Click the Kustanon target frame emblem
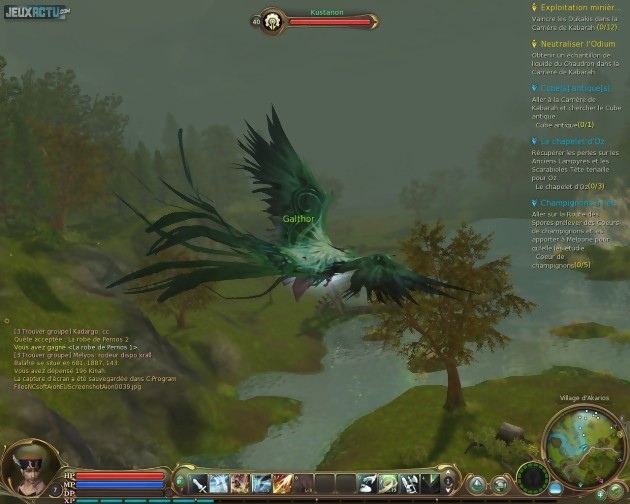The width and height of the screenshot is (630, 504). click(270, 20)
